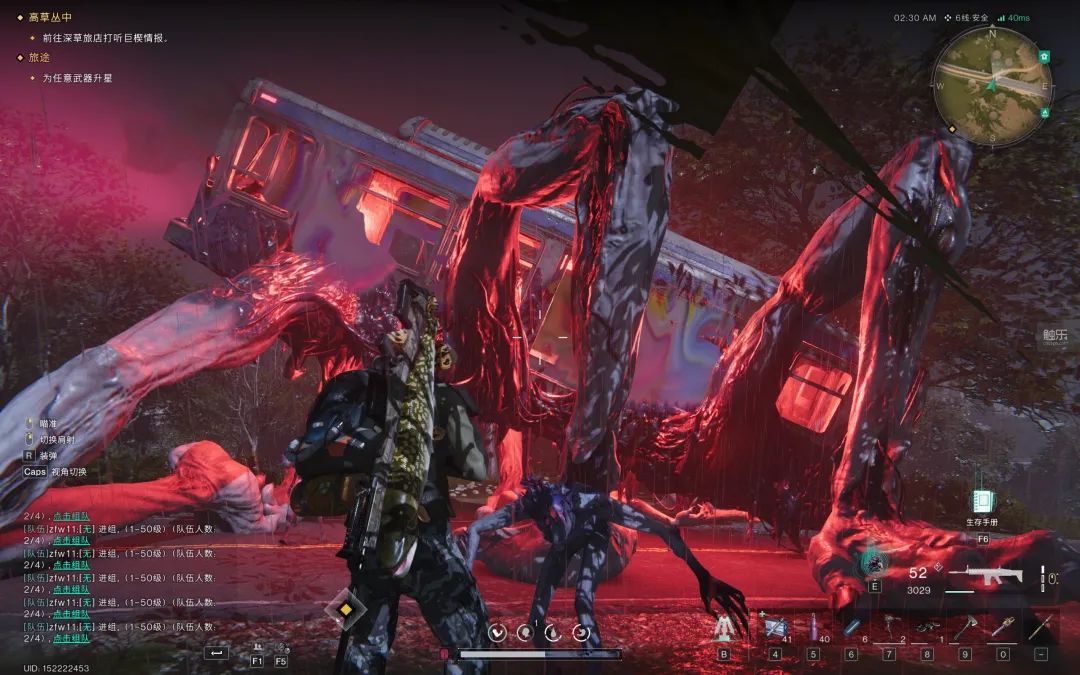Screen dimensions: 1080x675
Task: Select the assault rifle weapon display
Action: [985, 575]
